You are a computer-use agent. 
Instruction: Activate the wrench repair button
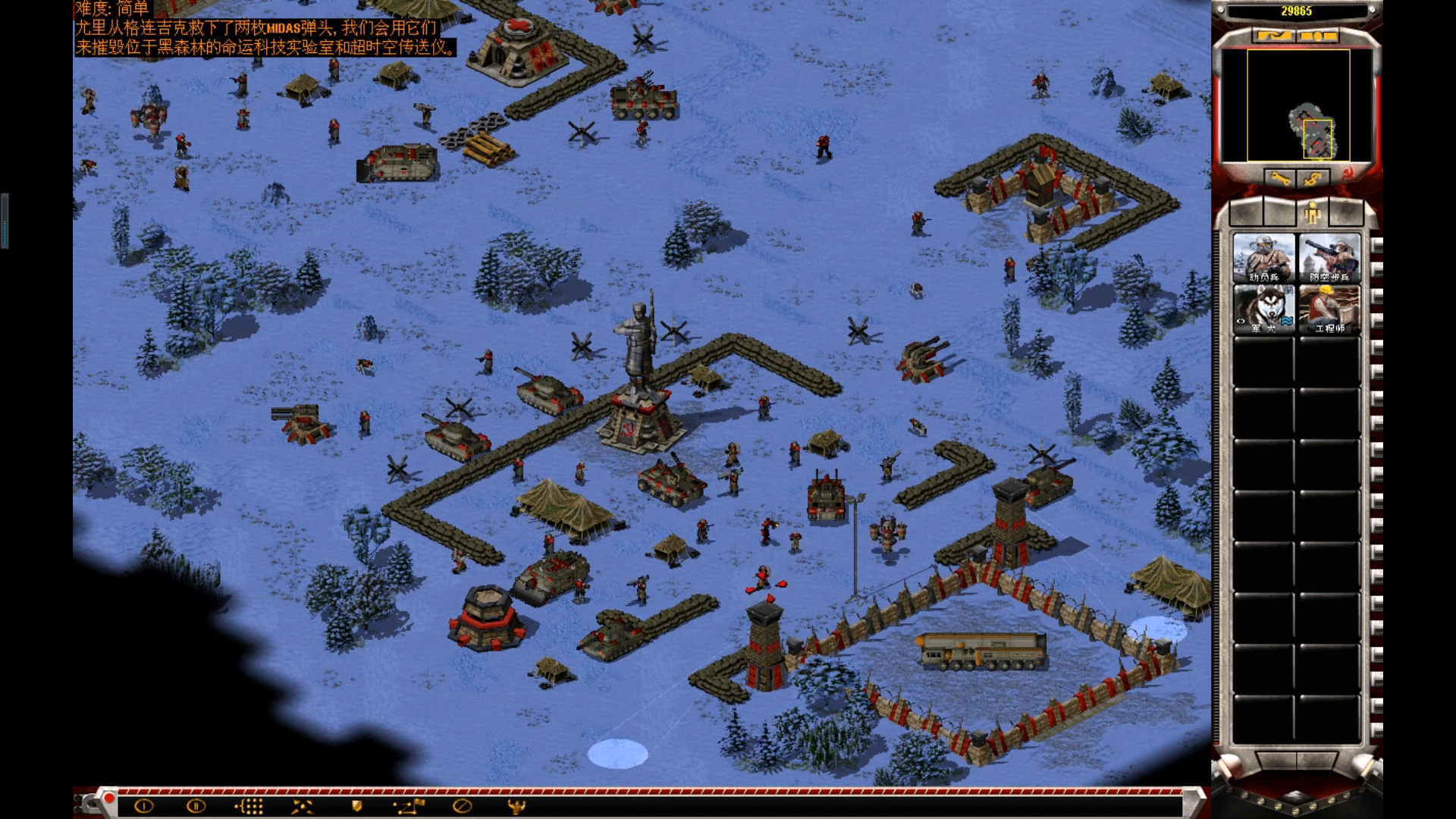pyautogui.click(x=1280, y=179)
